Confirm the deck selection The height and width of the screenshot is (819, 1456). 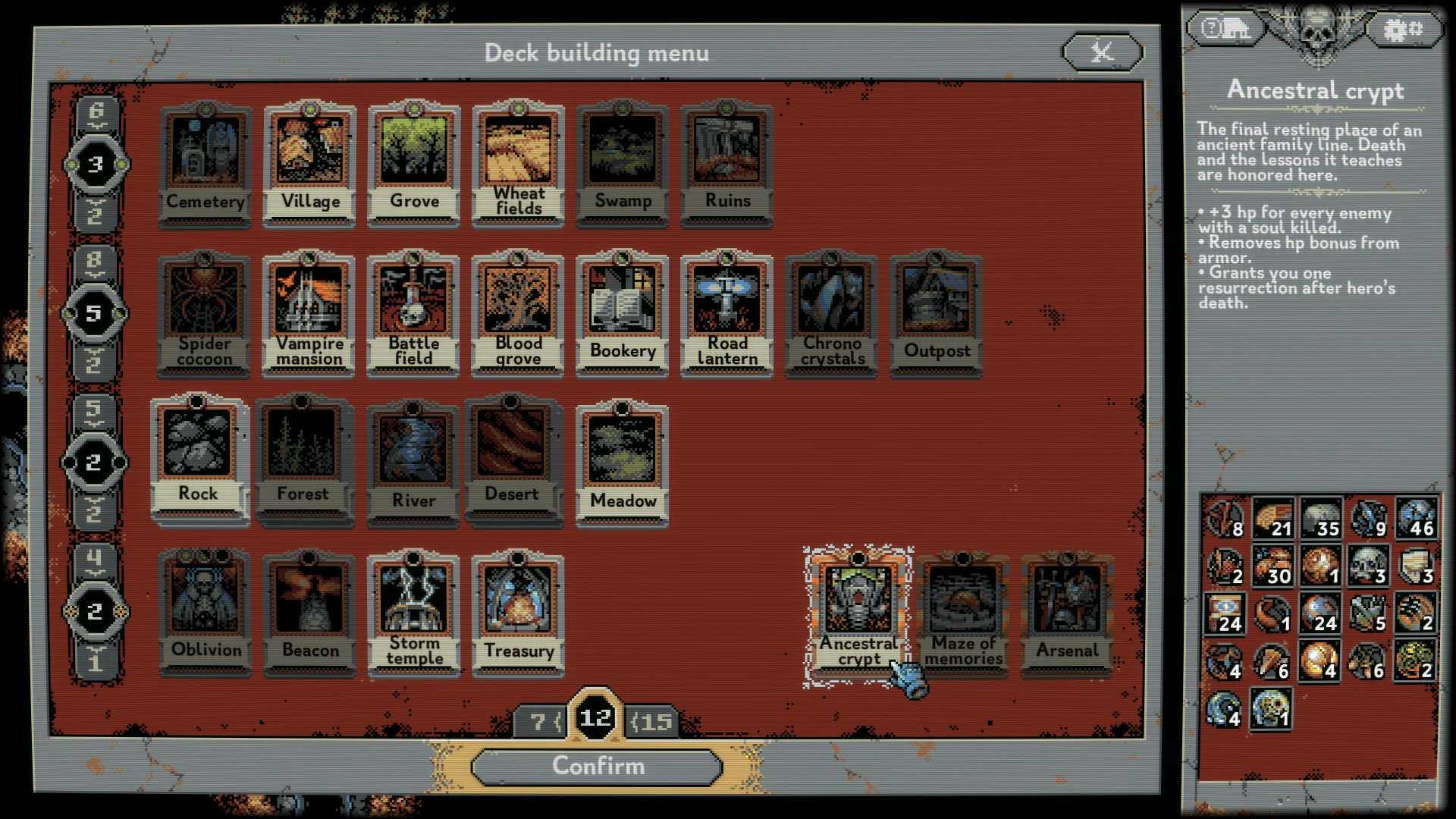(598, 767)
